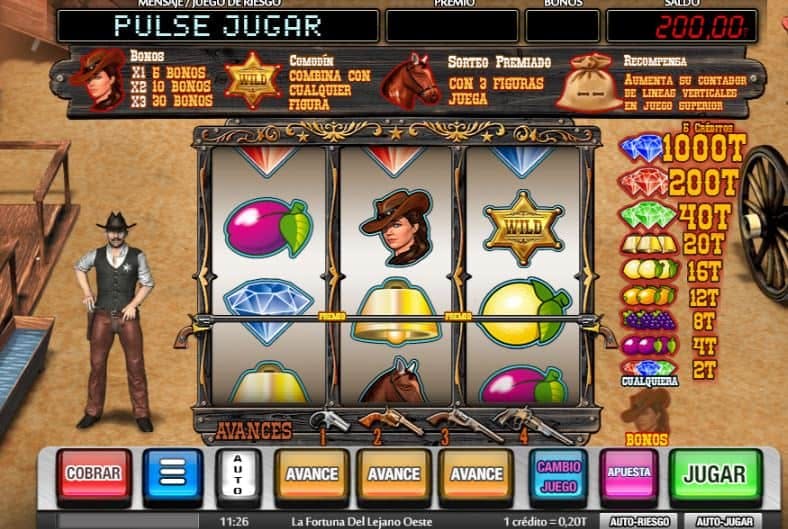Change the bet with APUESTA
This screenshot has height=529, width=788.
629,472
